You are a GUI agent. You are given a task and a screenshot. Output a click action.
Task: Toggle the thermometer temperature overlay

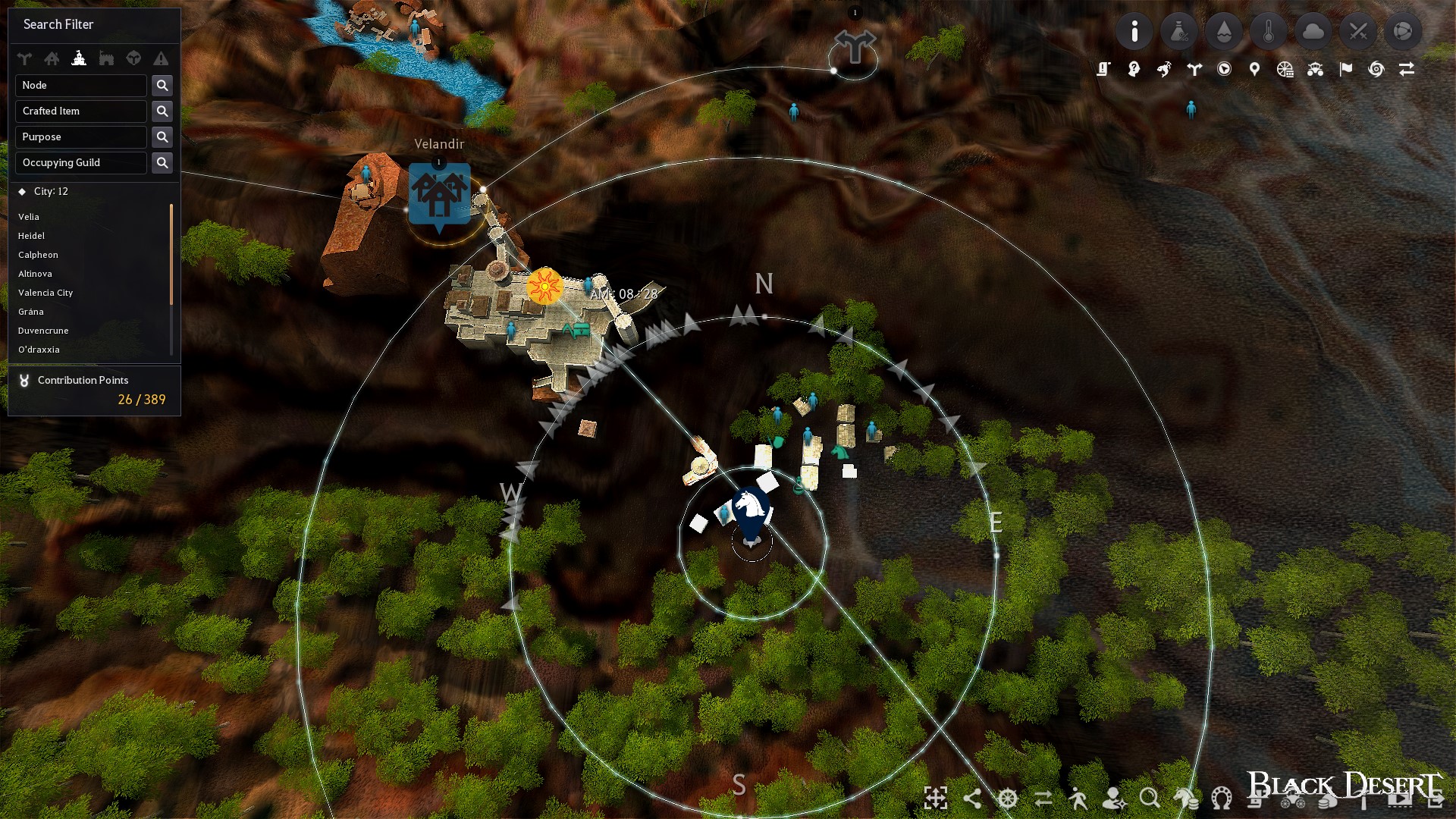(1269, 32)
